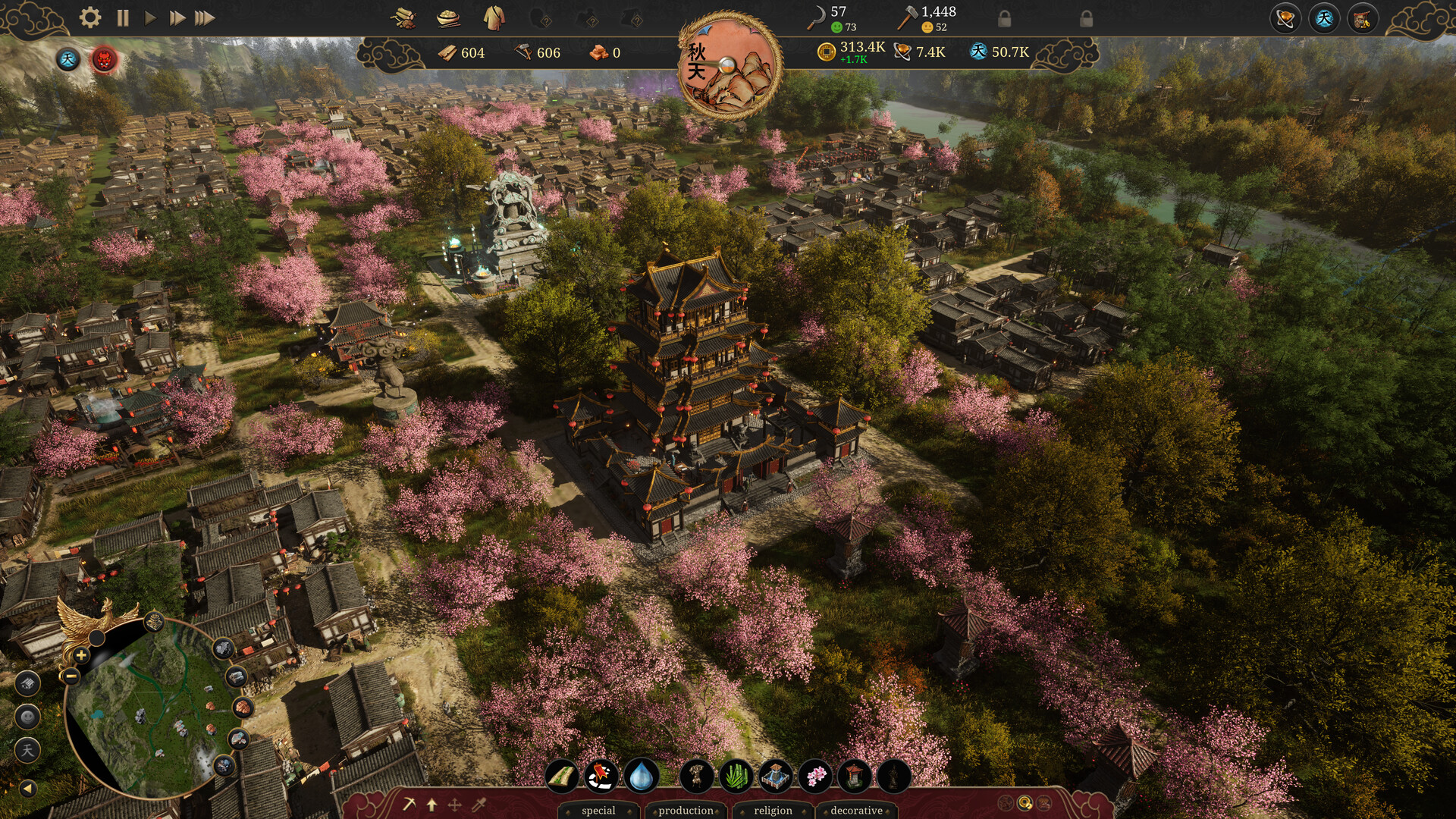
Task: Collapse the minimap with its arrow button
Action: (28, 789)
